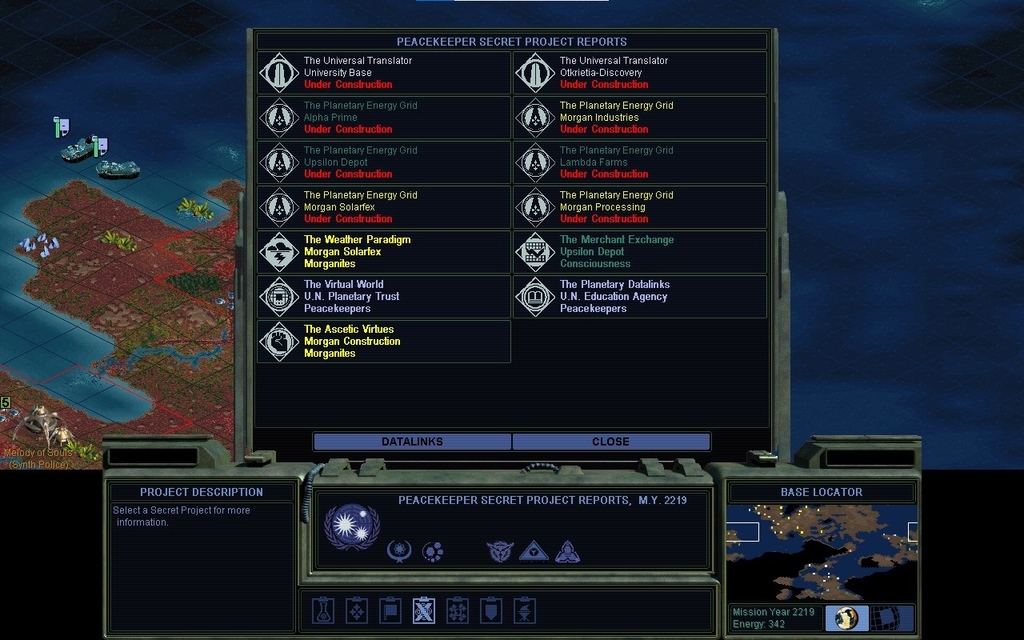This screenshot has width=1024, height=640.
Task: Choose The Planetary Datalinks project row
Action: click(640, 297)
